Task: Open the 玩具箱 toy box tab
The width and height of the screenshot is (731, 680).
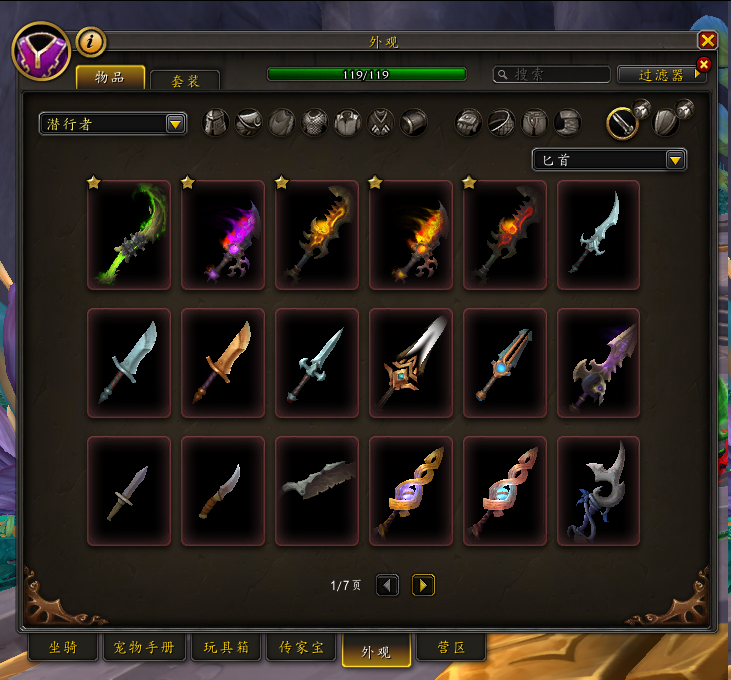Action: tap(227, 648)
